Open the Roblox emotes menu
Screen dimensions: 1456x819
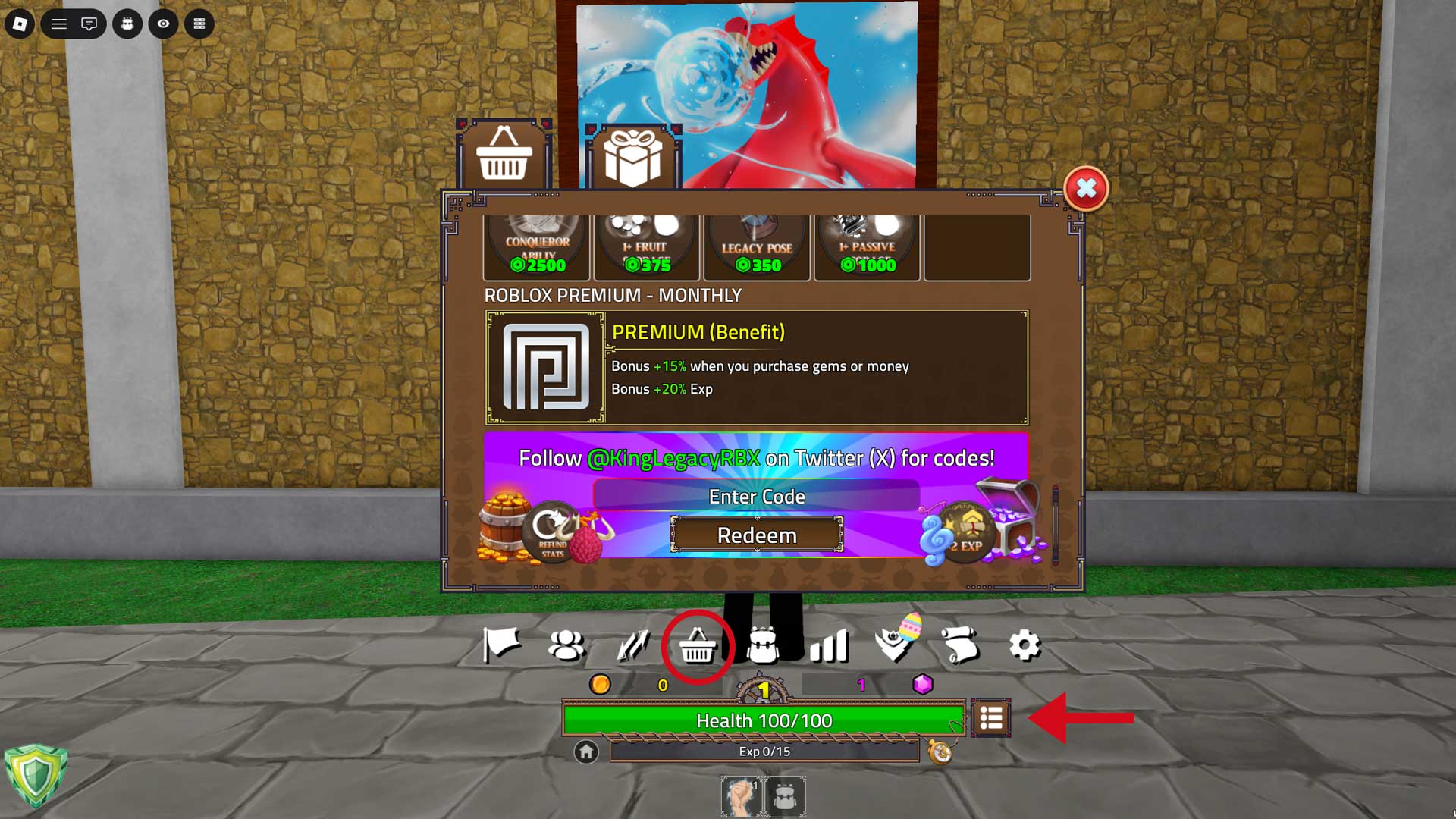[x=127, y=24]
